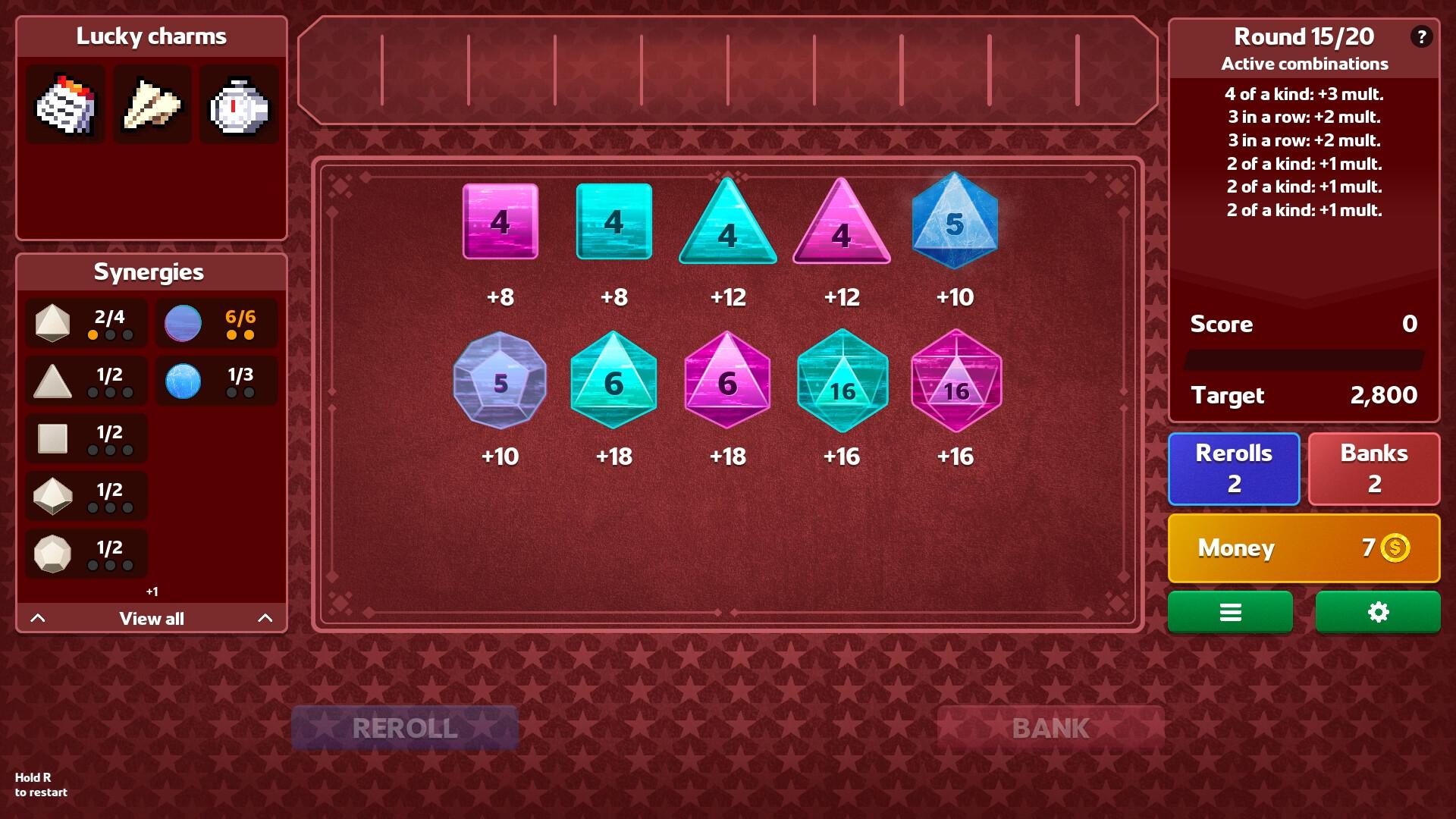
Task: Expand synergies with View all
Action: [x=151, y=618]
